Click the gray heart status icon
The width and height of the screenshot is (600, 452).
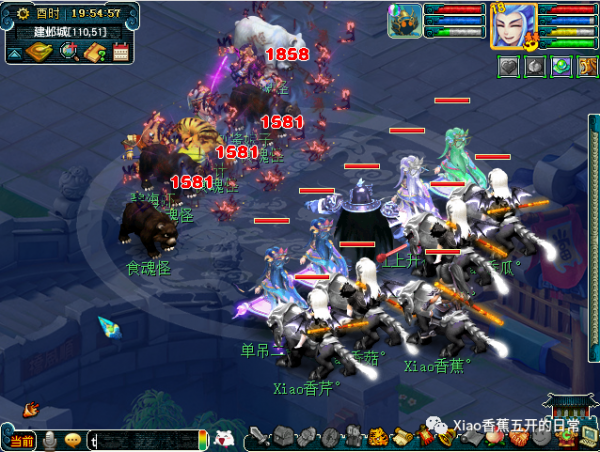(508, 67)
